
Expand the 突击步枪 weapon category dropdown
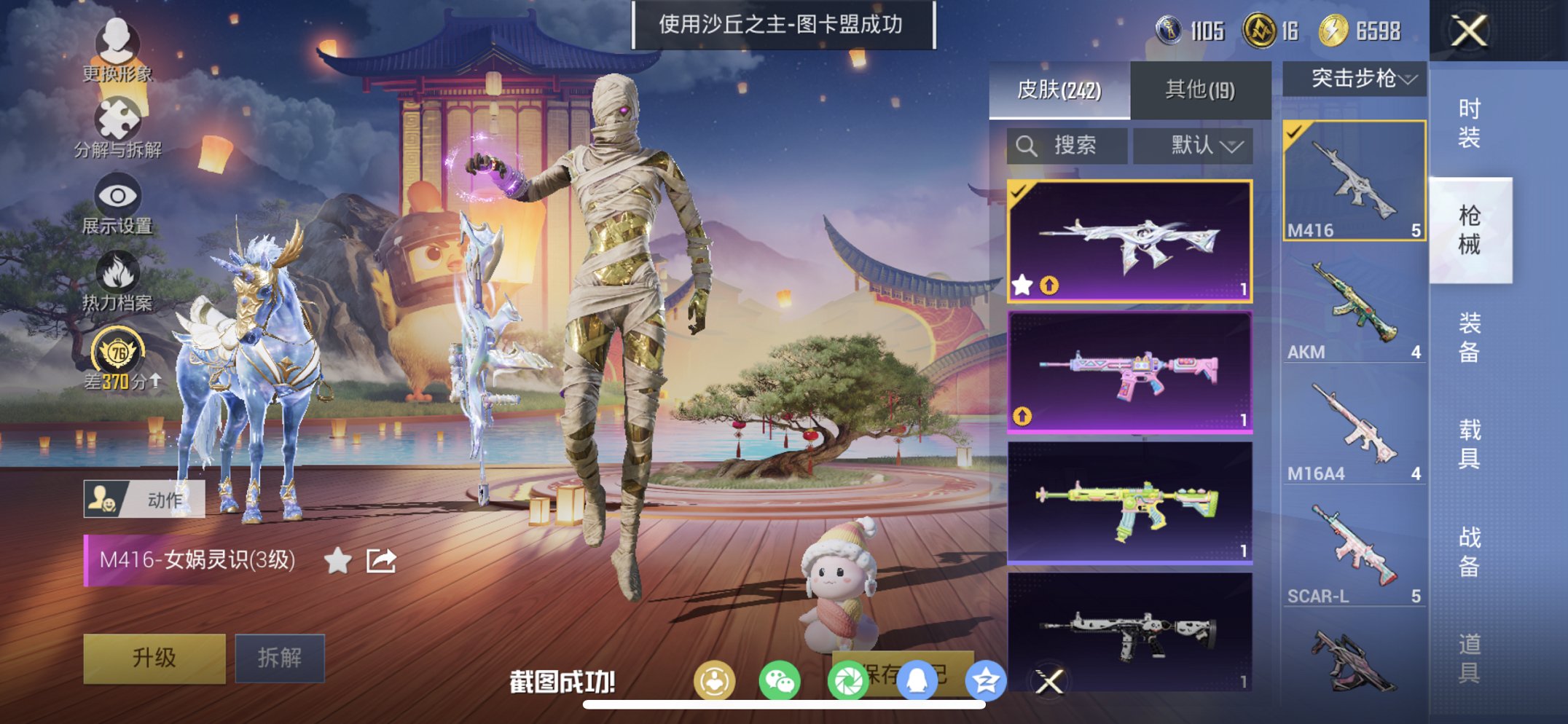(x=1352, y=80)
